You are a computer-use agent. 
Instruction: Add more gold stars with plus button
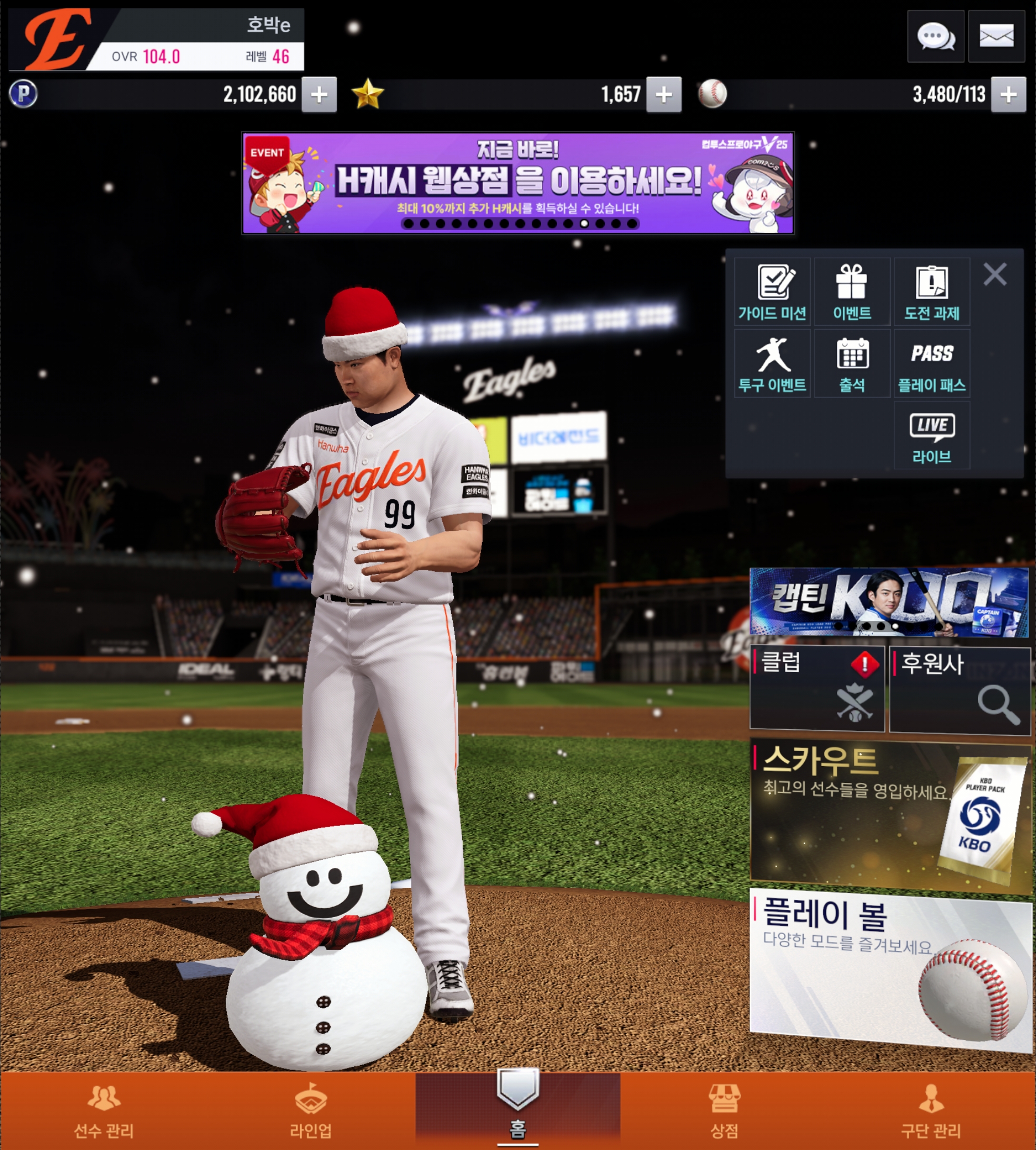[x=663, y=94]
